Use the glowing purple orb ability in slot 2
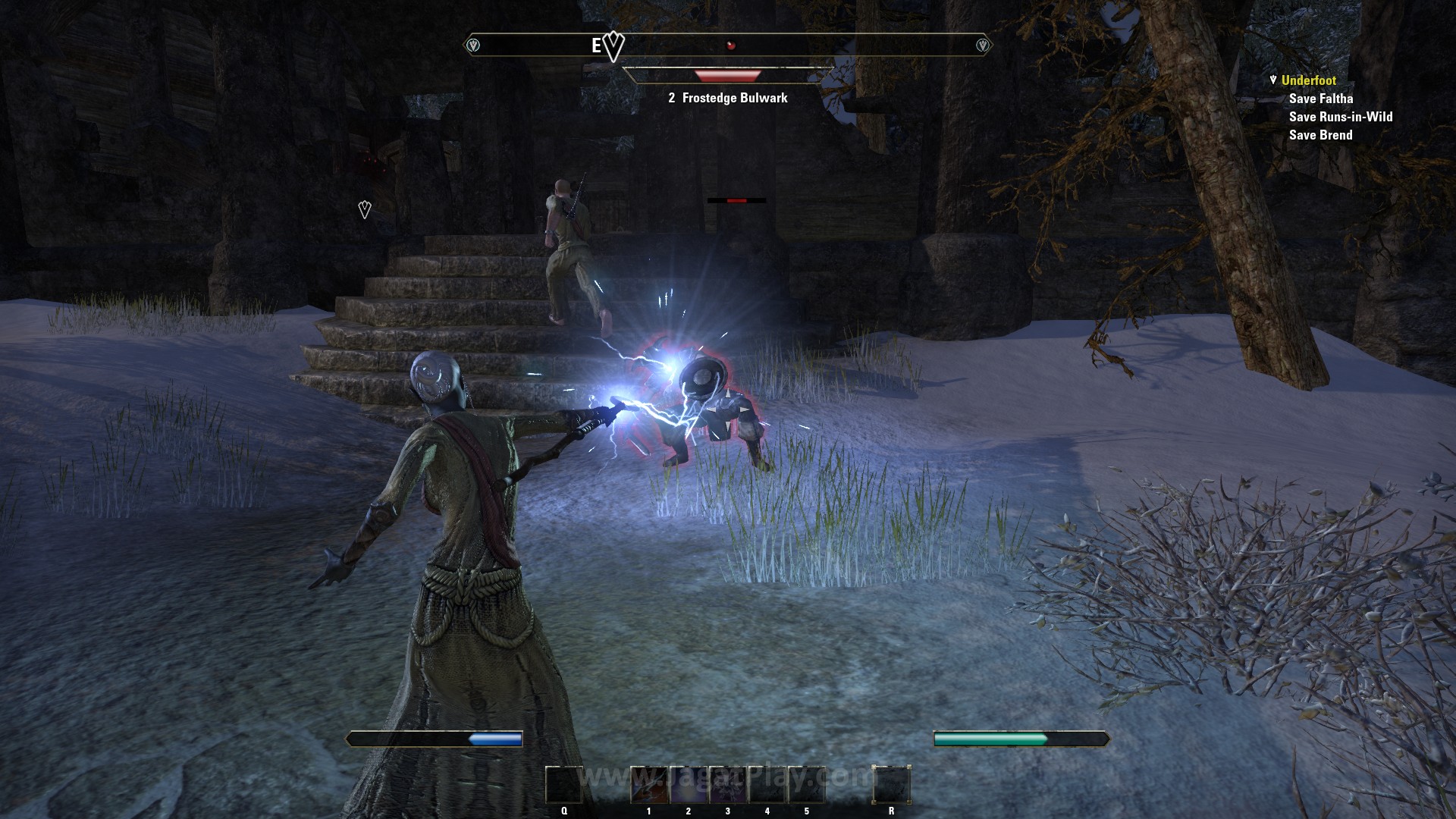1456x819 pixels. (x=689, y=785)
